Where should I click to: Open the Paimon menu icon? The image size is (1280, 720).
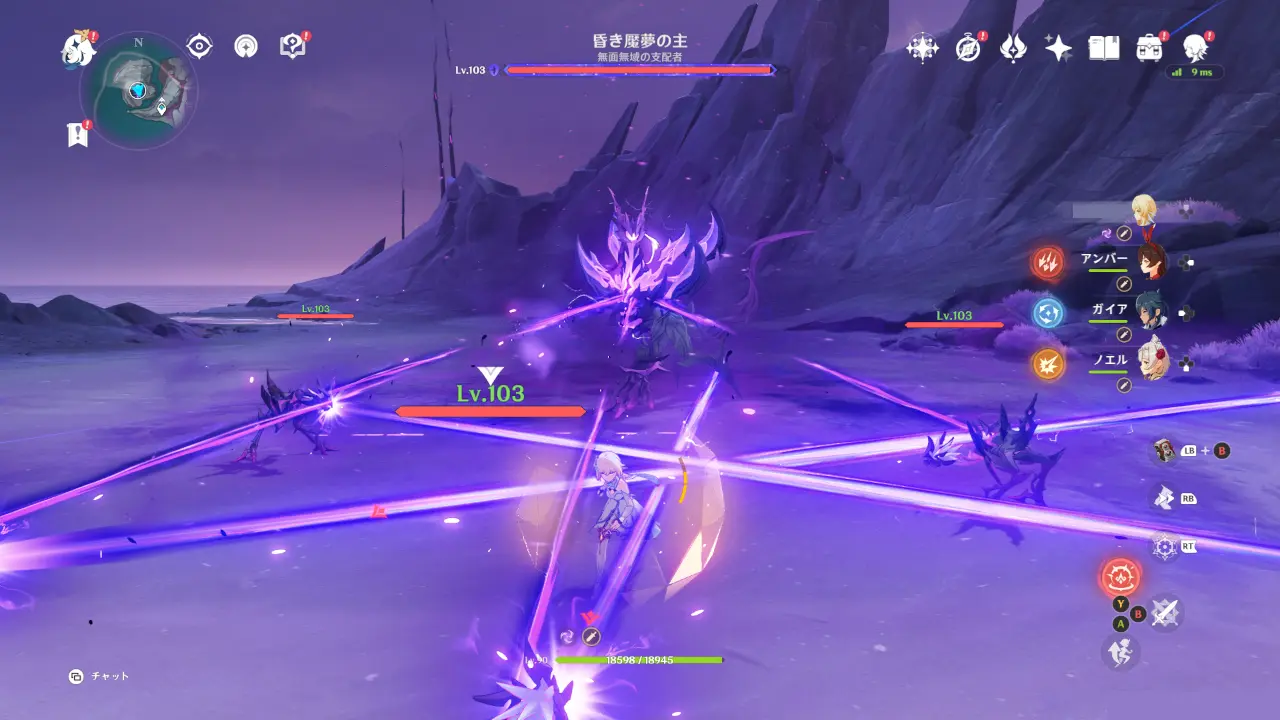click(x=76, y=47)
